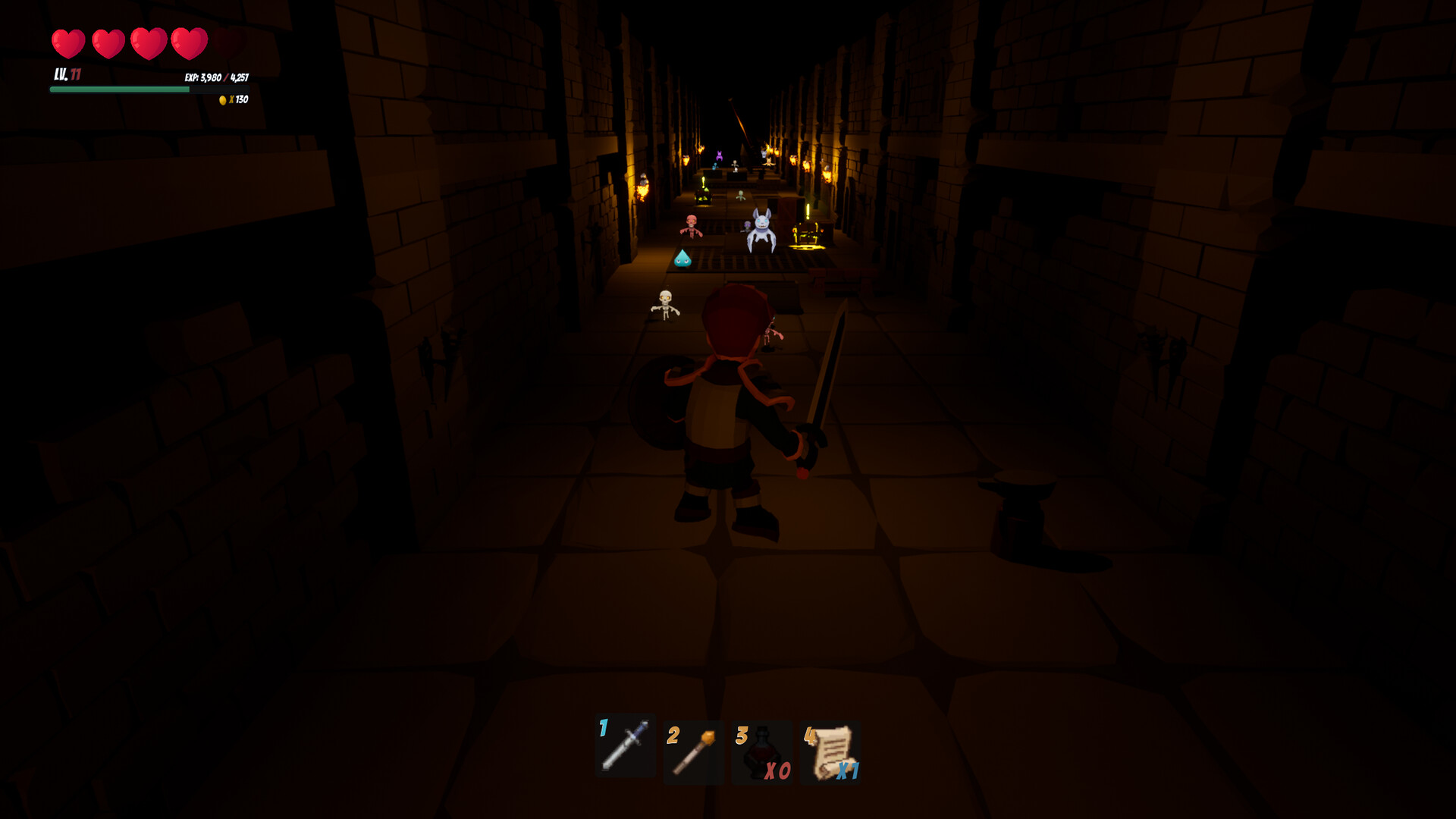Select the small skeleton enemy near the player
Screen dimensions: 1456x819
point(665,303)
